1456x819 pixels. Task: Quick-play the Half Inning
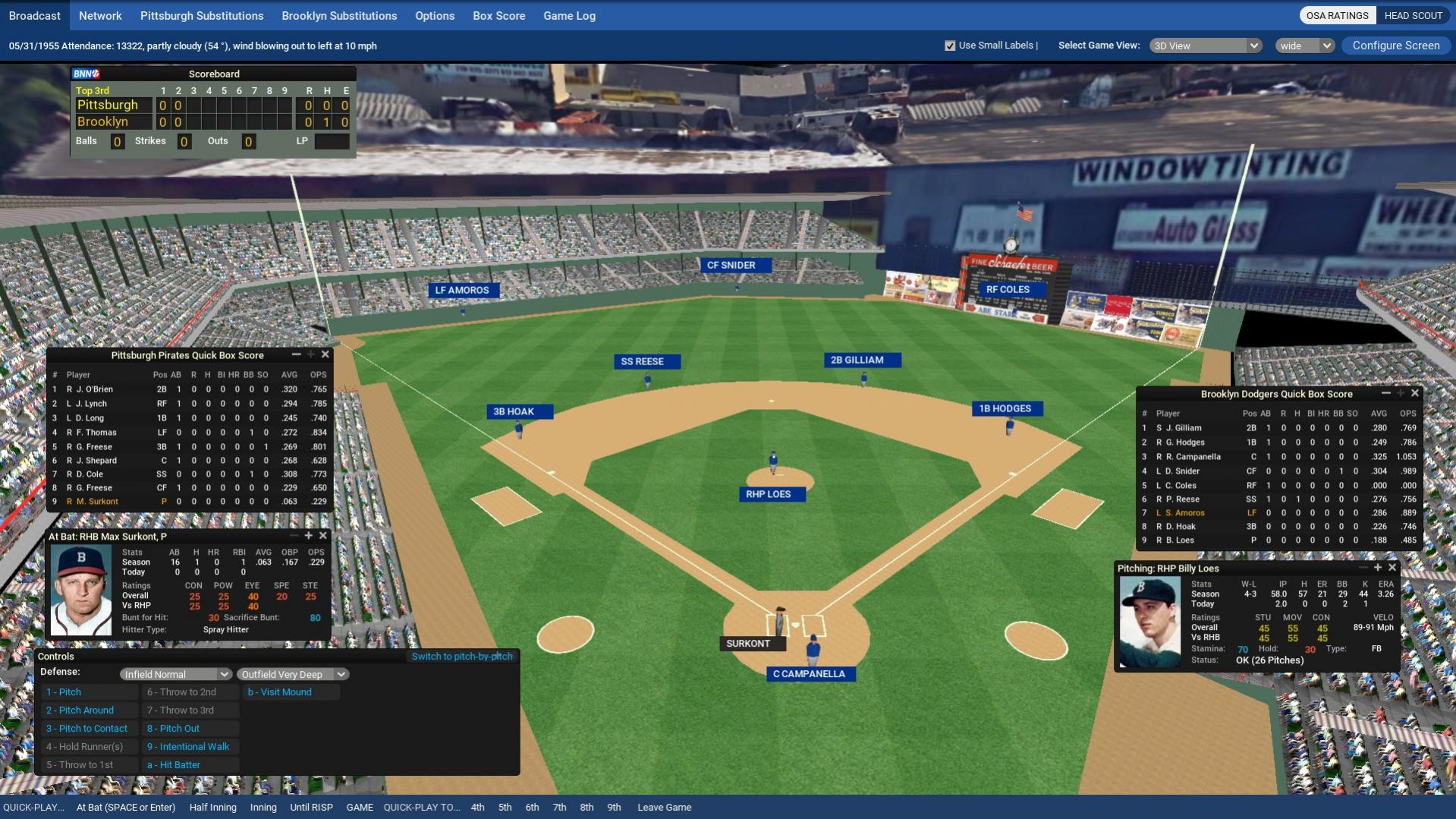212,808
